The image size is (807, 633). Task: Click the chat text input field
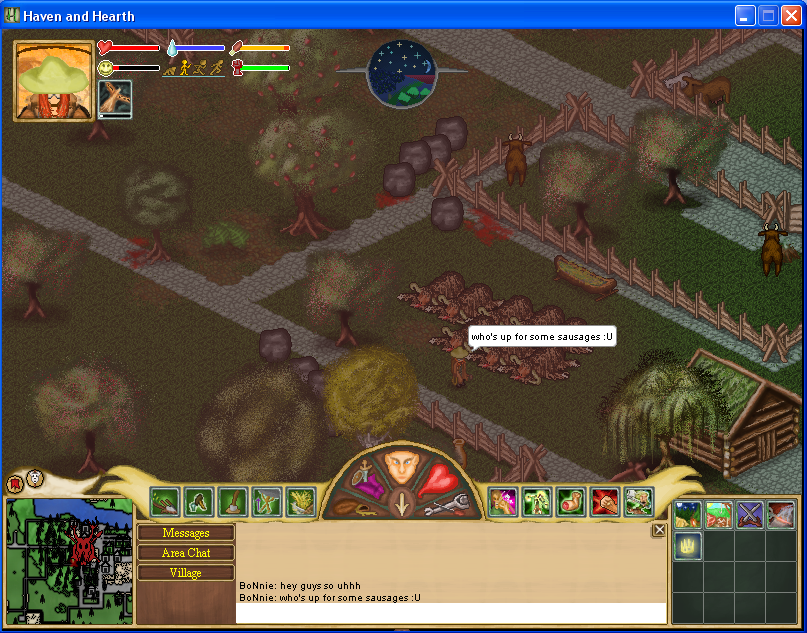[x=450, y=612]
